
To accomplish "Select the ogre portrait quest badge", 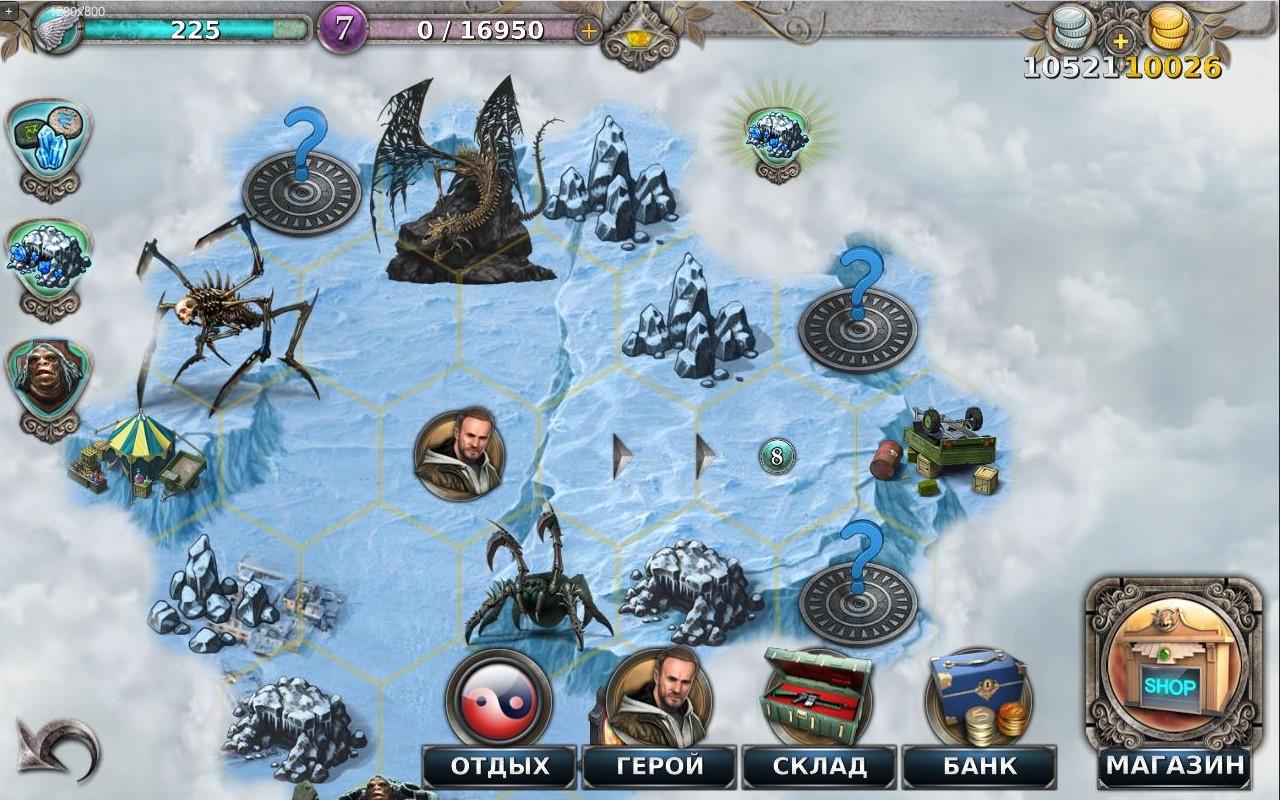I will (47, 382).
